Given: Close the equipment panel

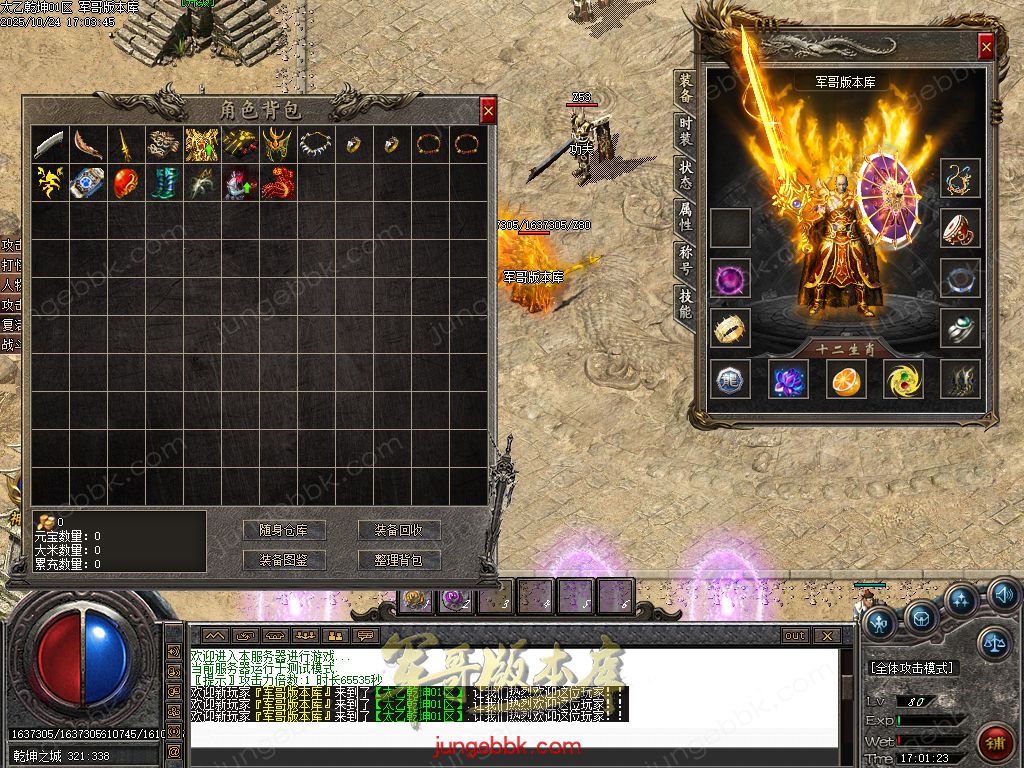Looking at the screenshot, I should coord(986,46).
